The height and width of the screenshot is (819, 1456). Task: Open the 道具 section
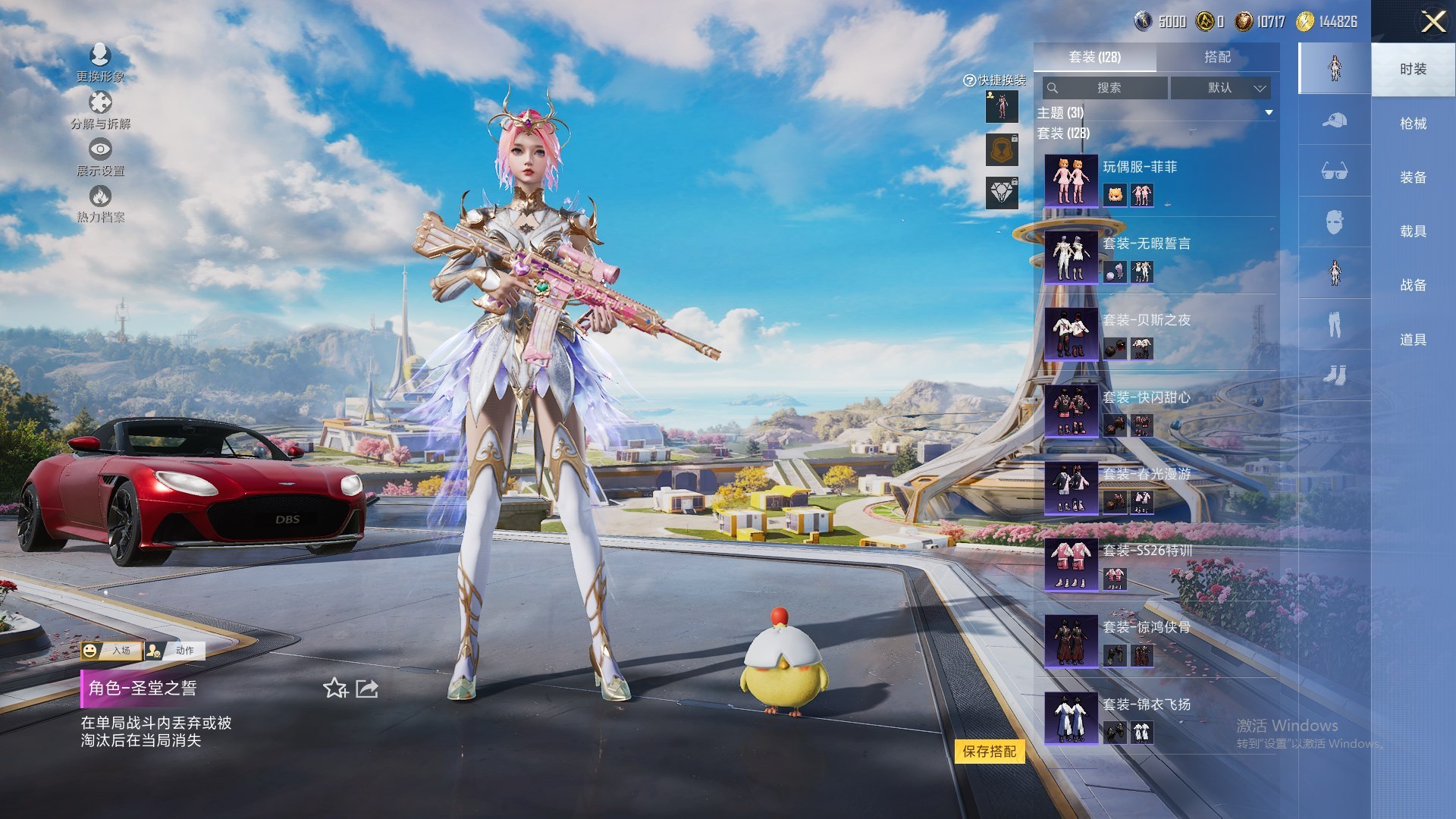[1413, 340]
